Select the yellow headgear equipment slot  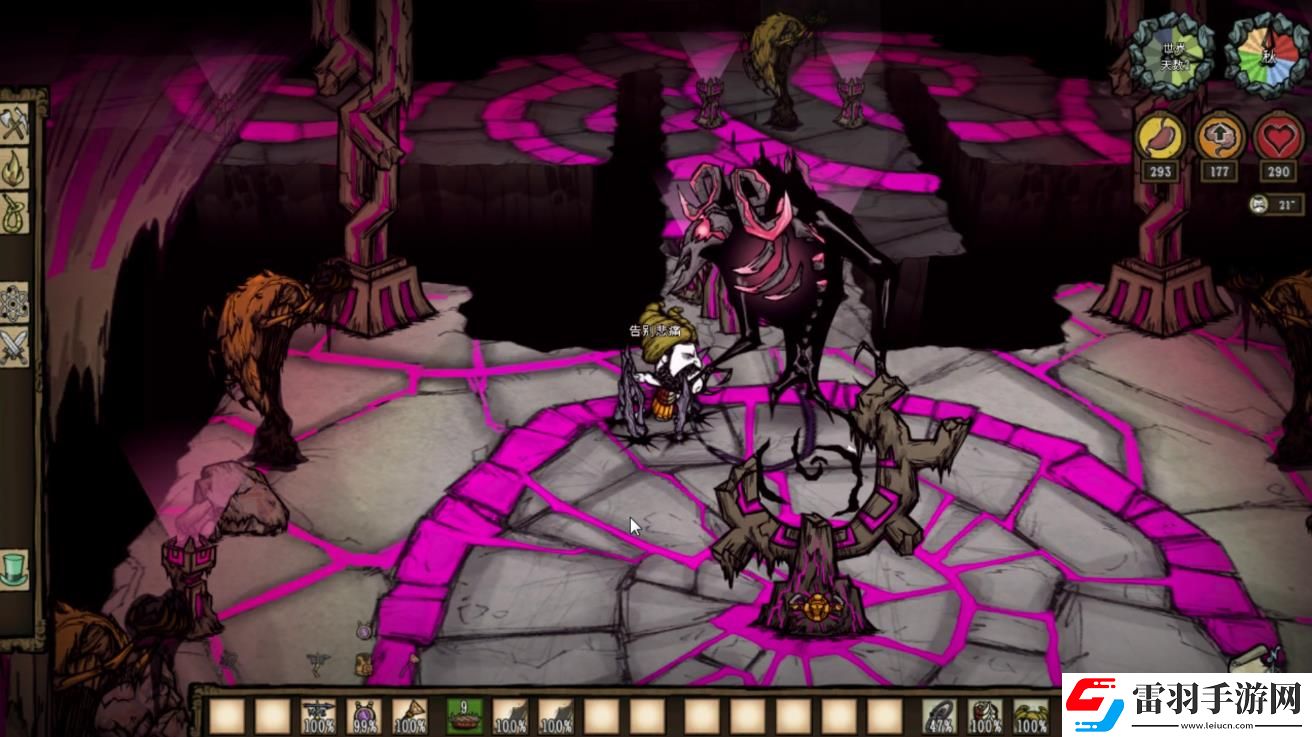click(1031, 716)
